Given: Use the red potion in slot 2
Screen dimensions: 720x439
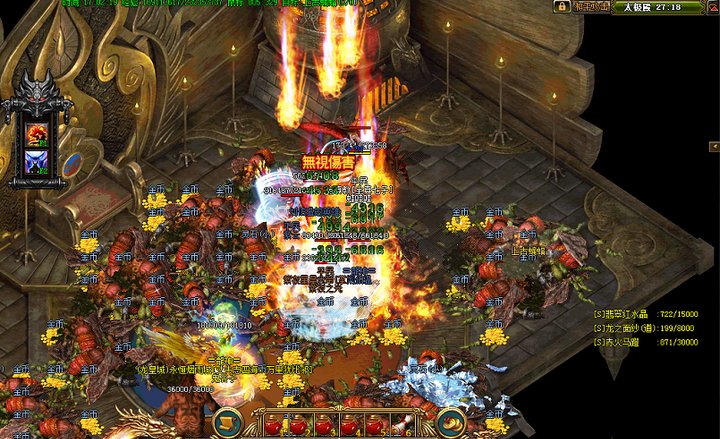Looking at the screenshot, I should (x=298, y=426).
